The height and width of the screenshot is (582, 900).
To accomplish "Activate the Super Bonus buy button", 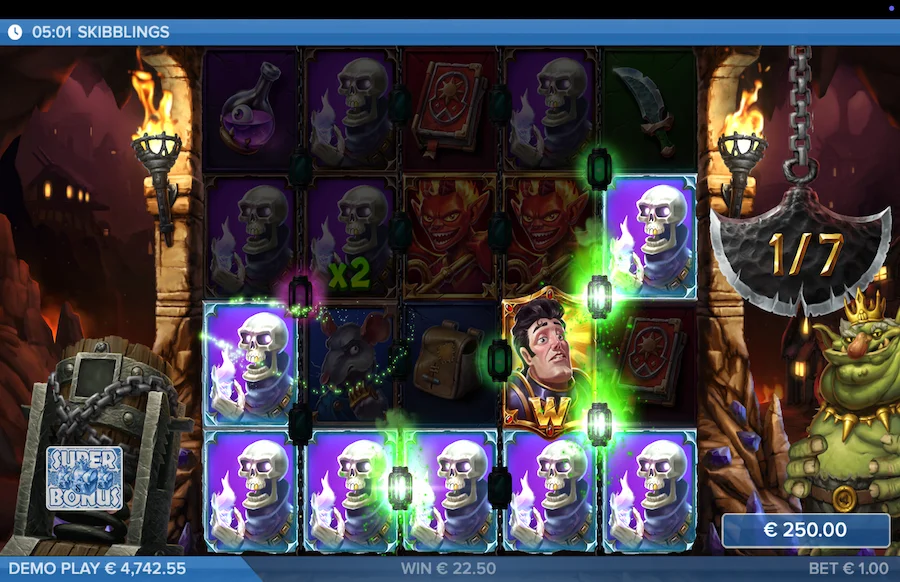I will (x=84, y=478).
